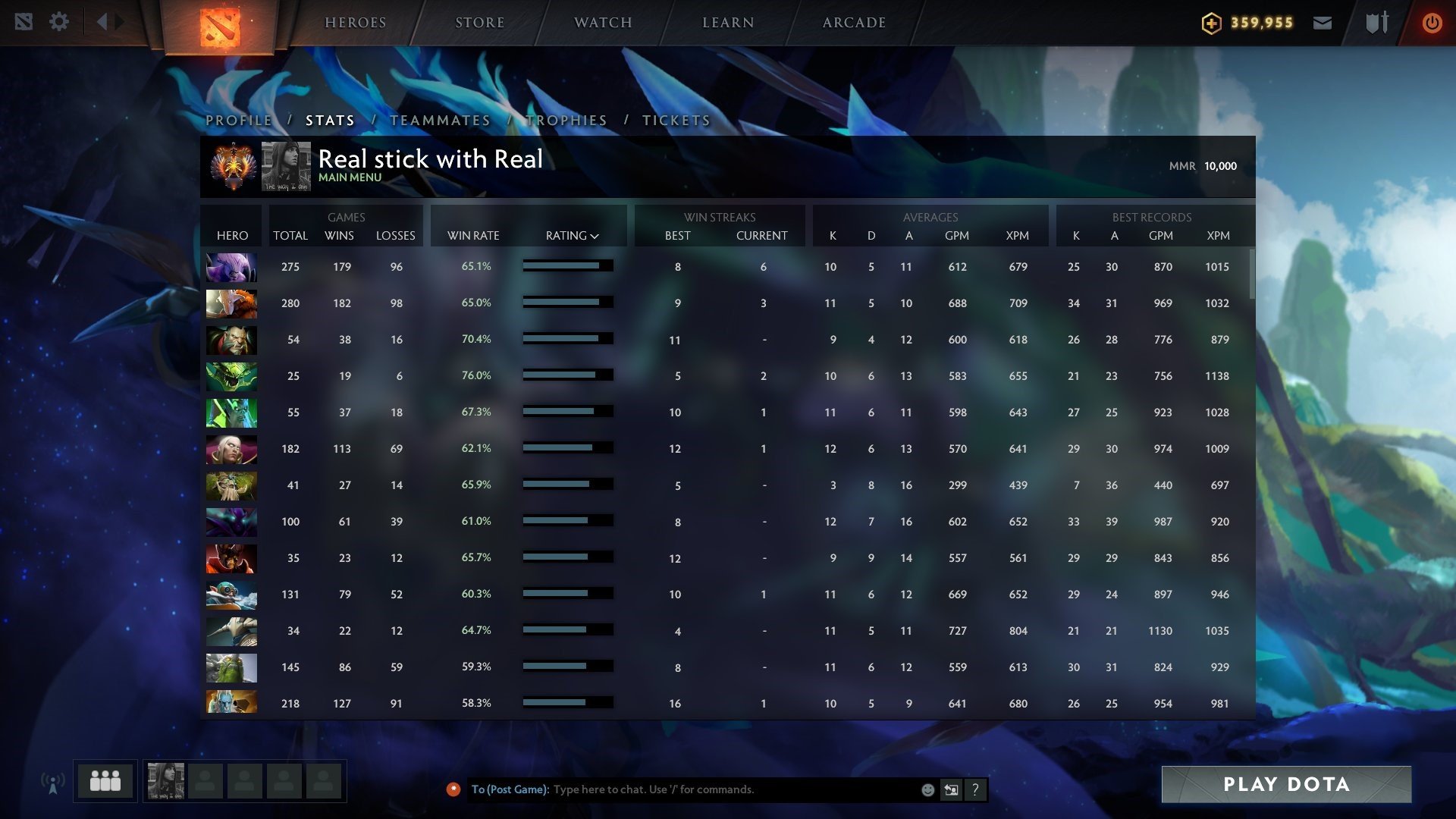
Task: Click the PLAY DOTA button
Action: pyautogui.click(x=1286, y=785)
